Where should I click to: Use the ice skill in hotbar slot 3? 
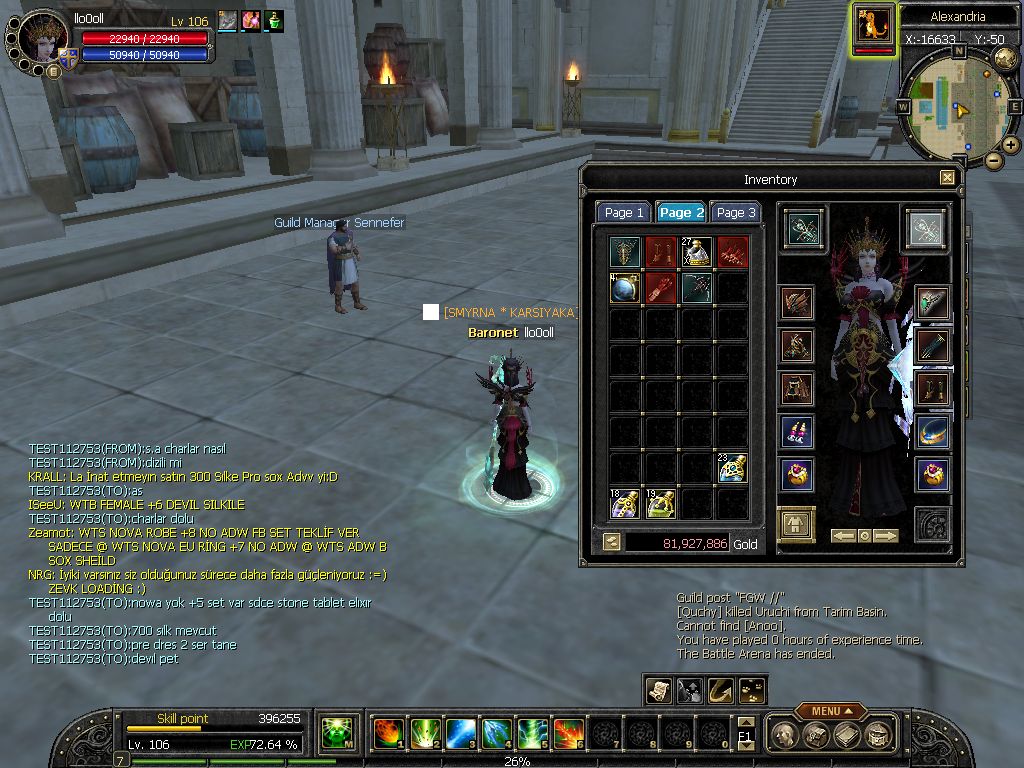coord(460,733)
